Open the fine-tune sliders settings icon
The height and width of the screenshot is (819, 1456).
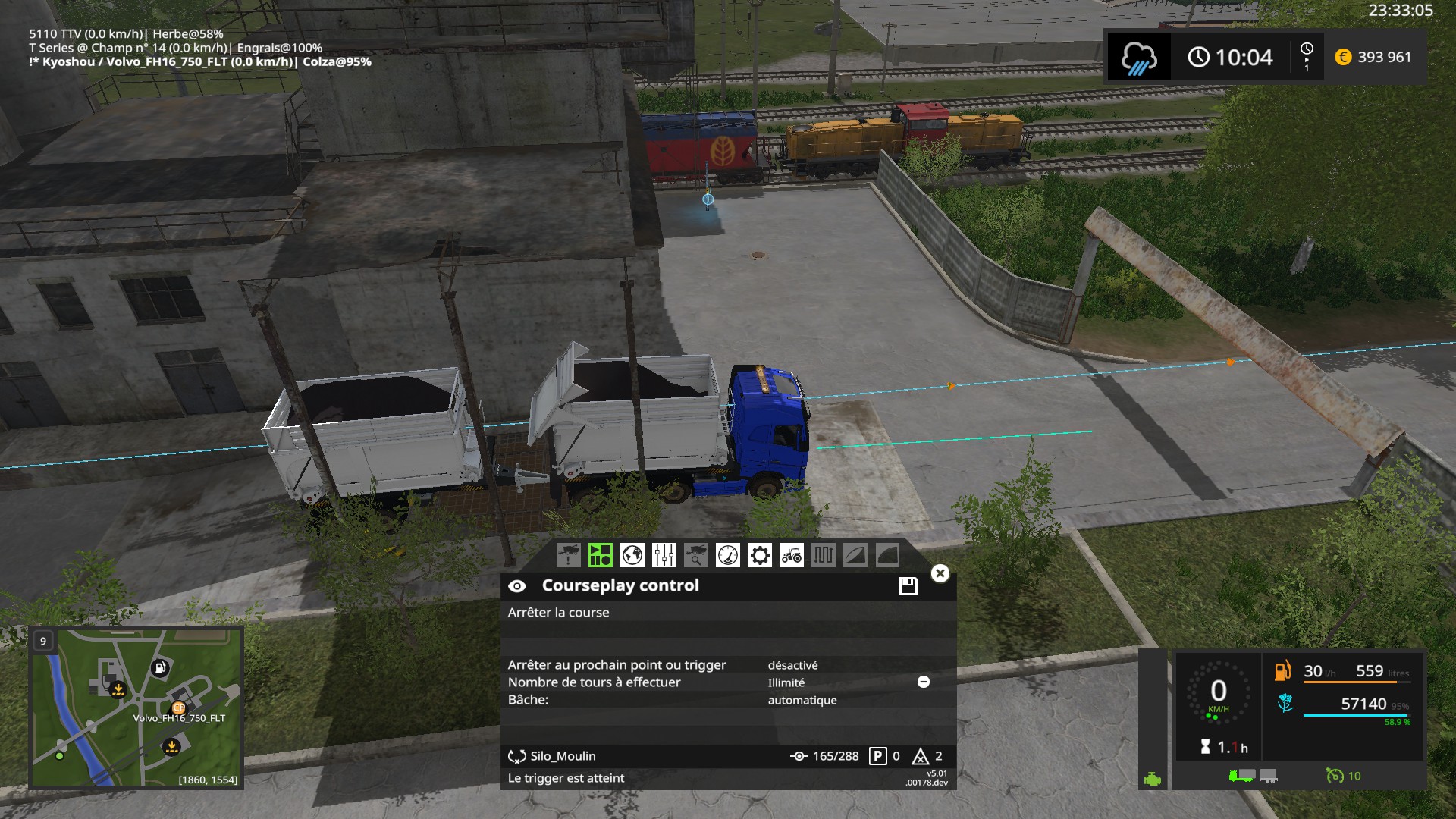pyautogui.click(x=664, y=556)
